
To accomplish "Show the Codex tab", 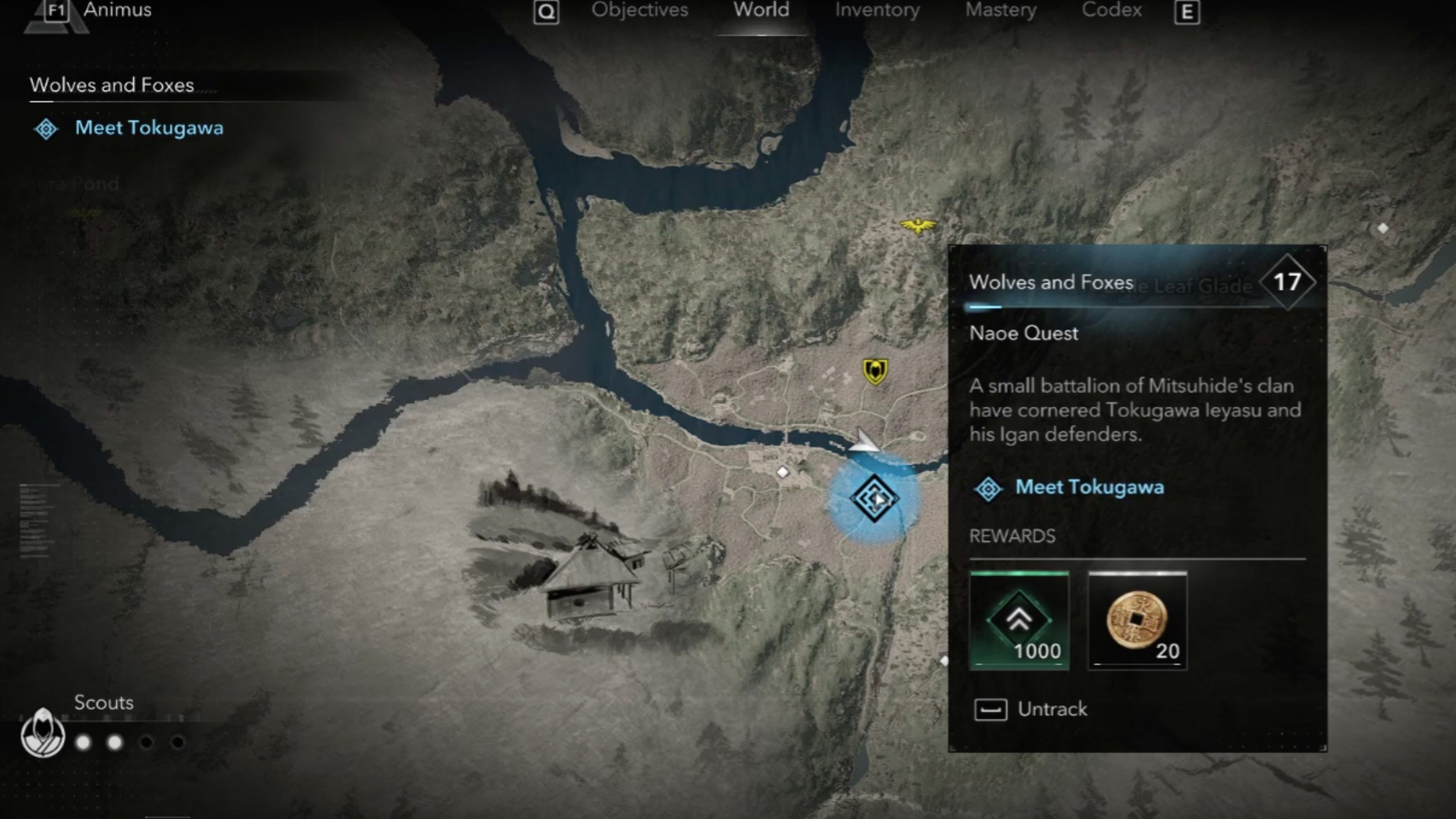I will pos(1111,11).
